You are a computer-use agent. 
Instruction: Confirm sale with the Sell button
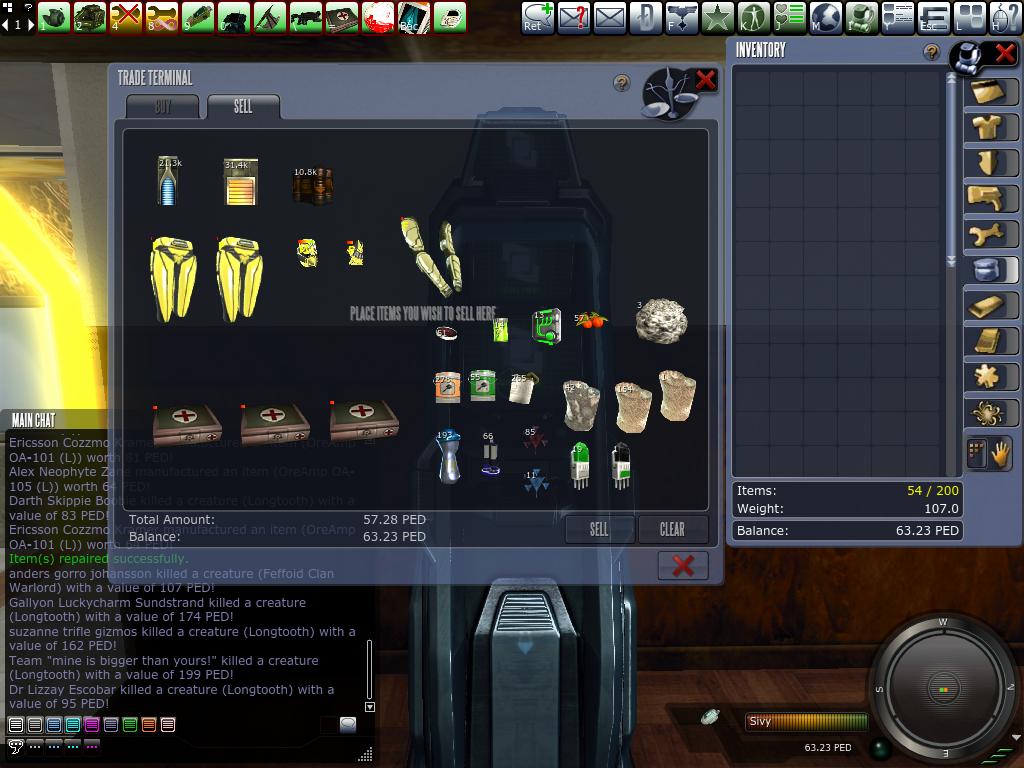(599, 529)
